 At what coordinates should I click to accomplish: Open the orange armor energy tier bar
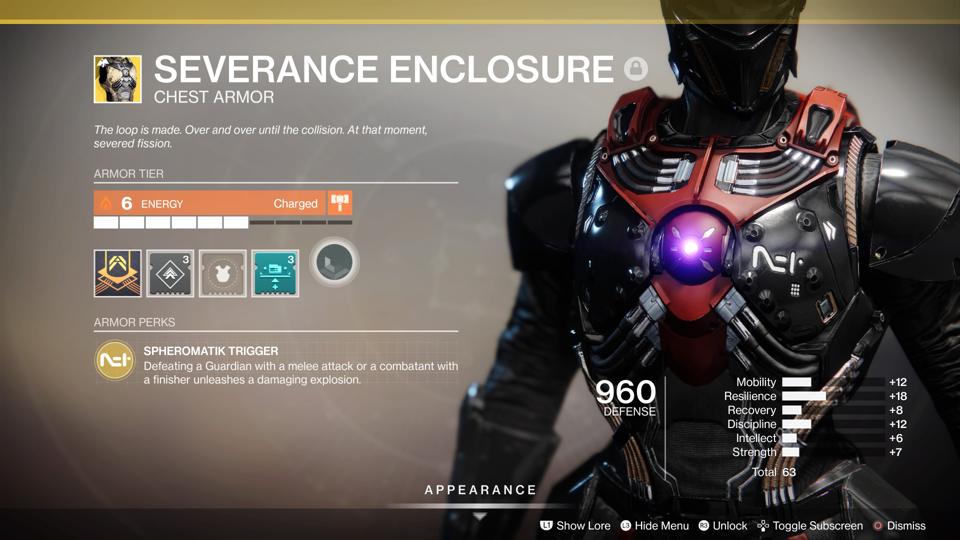[209, 203]
